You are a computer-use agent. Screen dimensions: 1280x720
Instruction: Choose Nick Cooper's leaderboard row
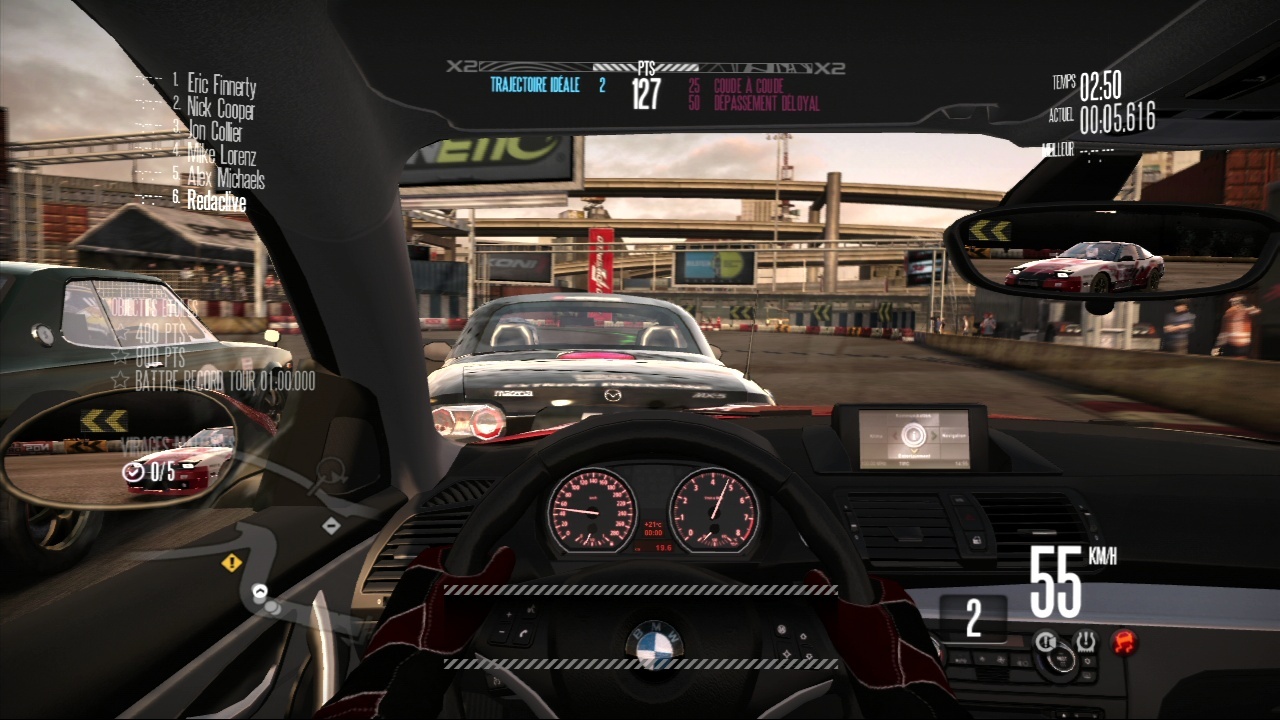pos(220,109)
